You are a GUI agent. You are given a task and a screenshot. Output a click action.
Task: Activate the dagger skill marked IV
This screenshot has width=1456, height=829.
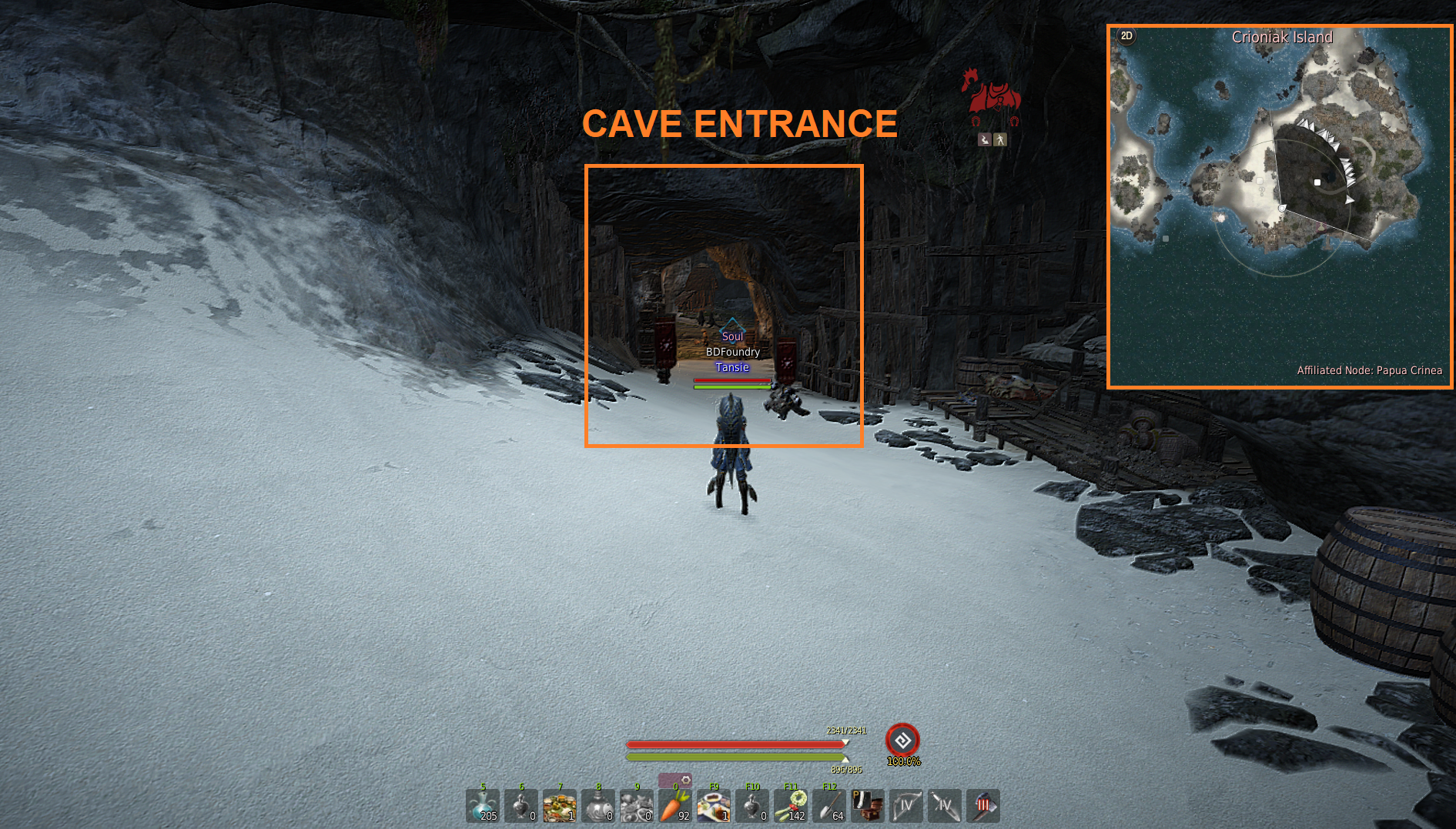click(945, 806)
